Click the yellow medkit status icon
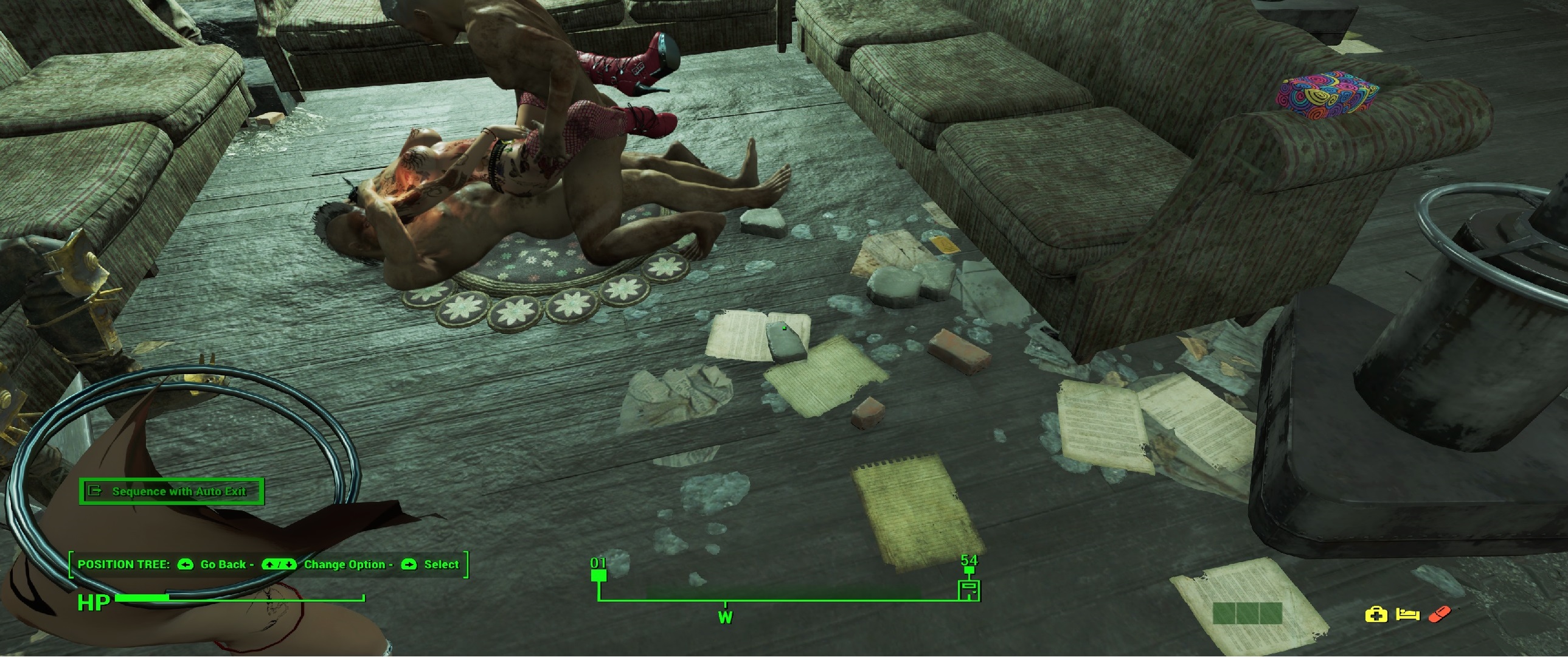Screen dimensions: 1568x657 pos(1376,614)
